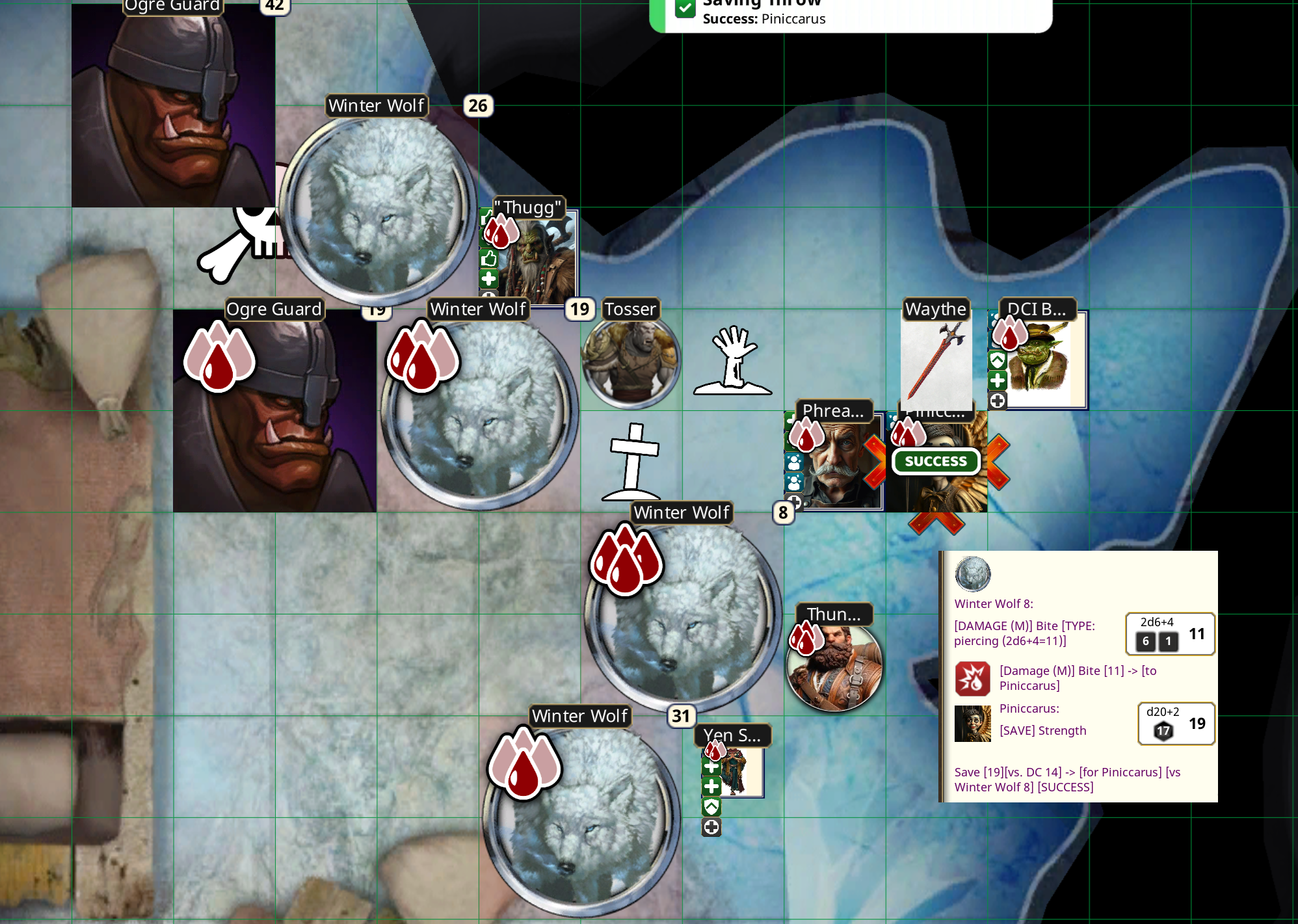Click the dark plus icon under Yen's token
The height and width of the screenshot is (924, 1298).
pyautogui.click(x=711, y=827)
